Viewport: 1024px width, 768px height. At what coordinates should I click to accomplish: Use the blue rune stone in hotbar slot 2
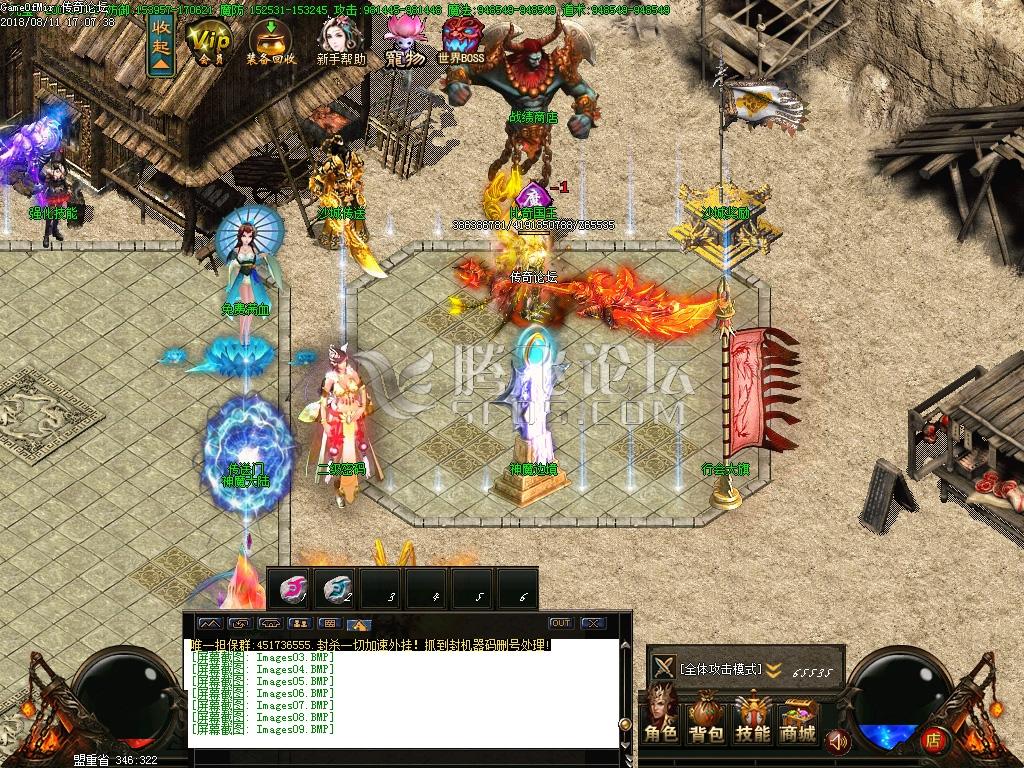[x=337, y=589]
